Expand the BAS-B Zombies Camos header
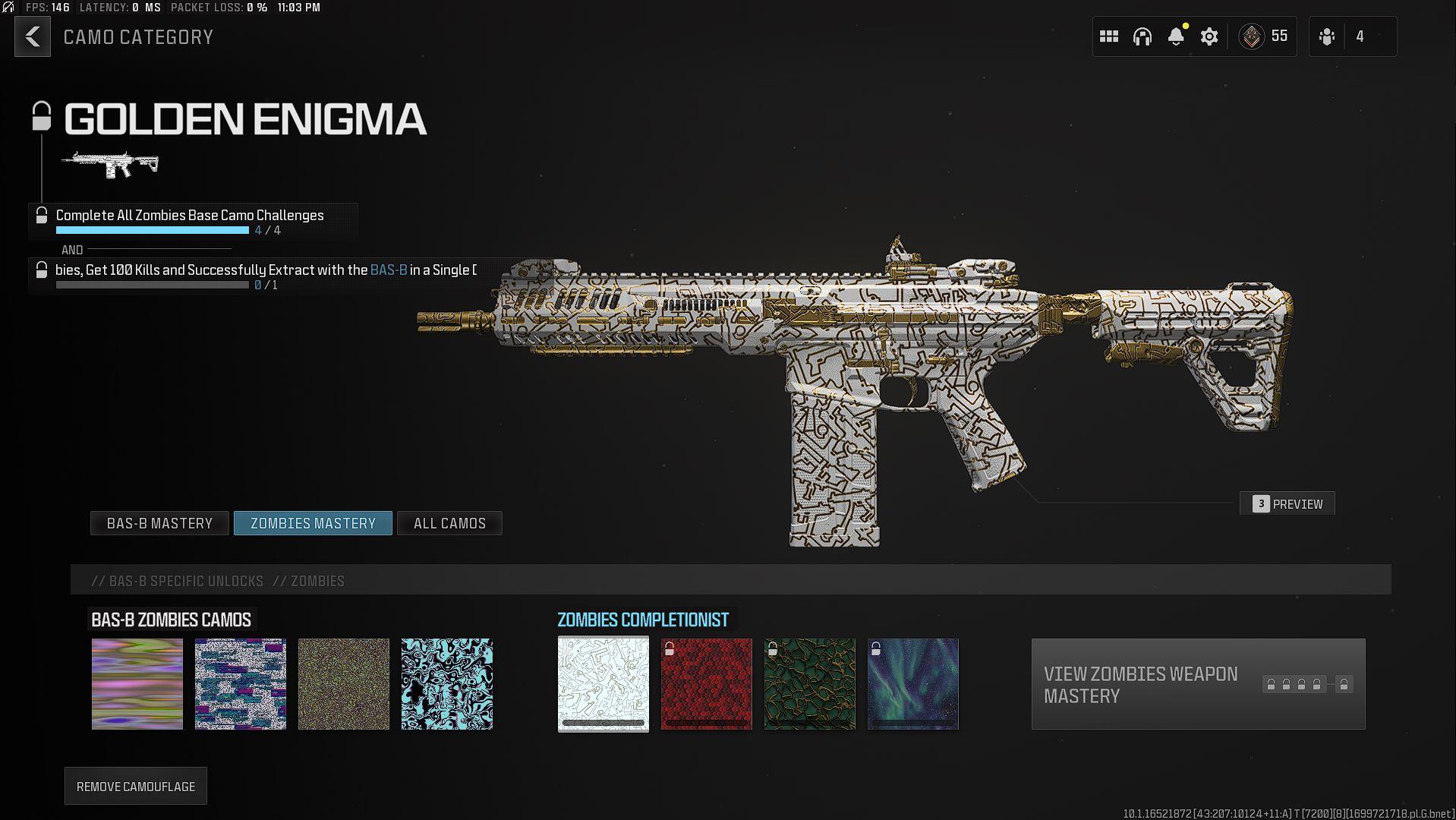Screen dimensions: 1456x820 click(173, 620)
